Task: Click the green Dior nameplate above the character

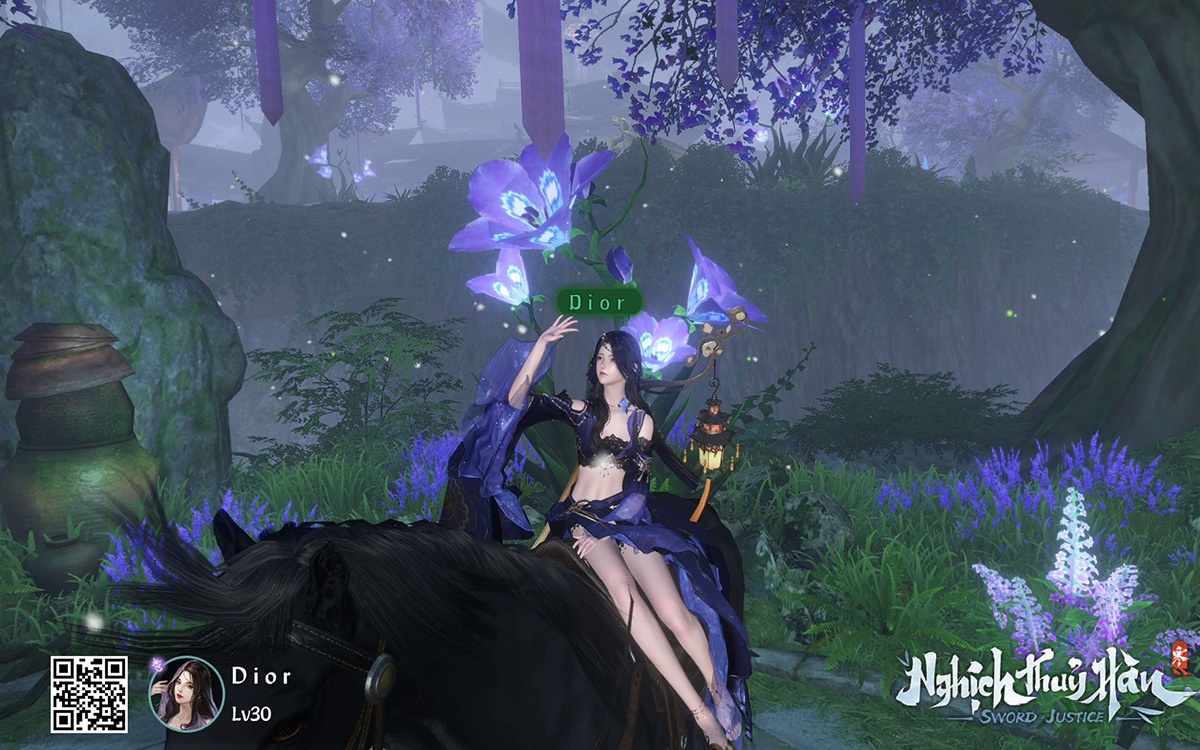Action: pos(597,301)
